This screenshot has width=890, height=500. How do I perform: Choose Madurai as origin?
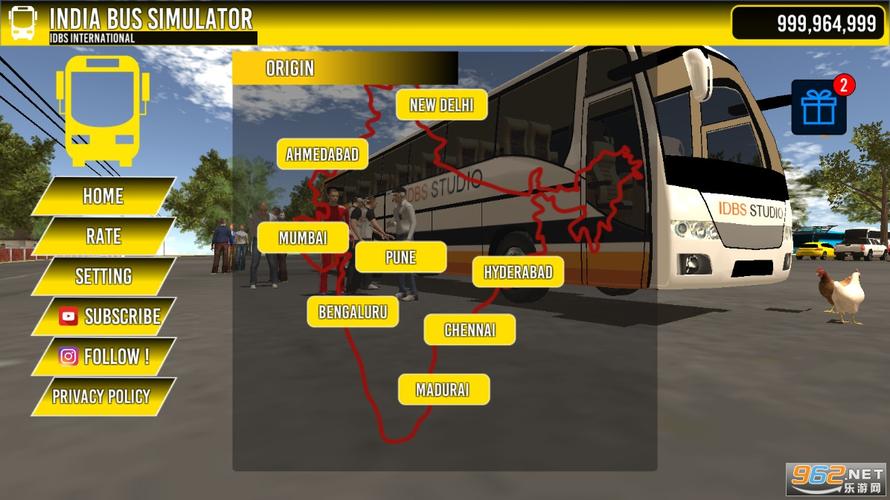(443, 390)
